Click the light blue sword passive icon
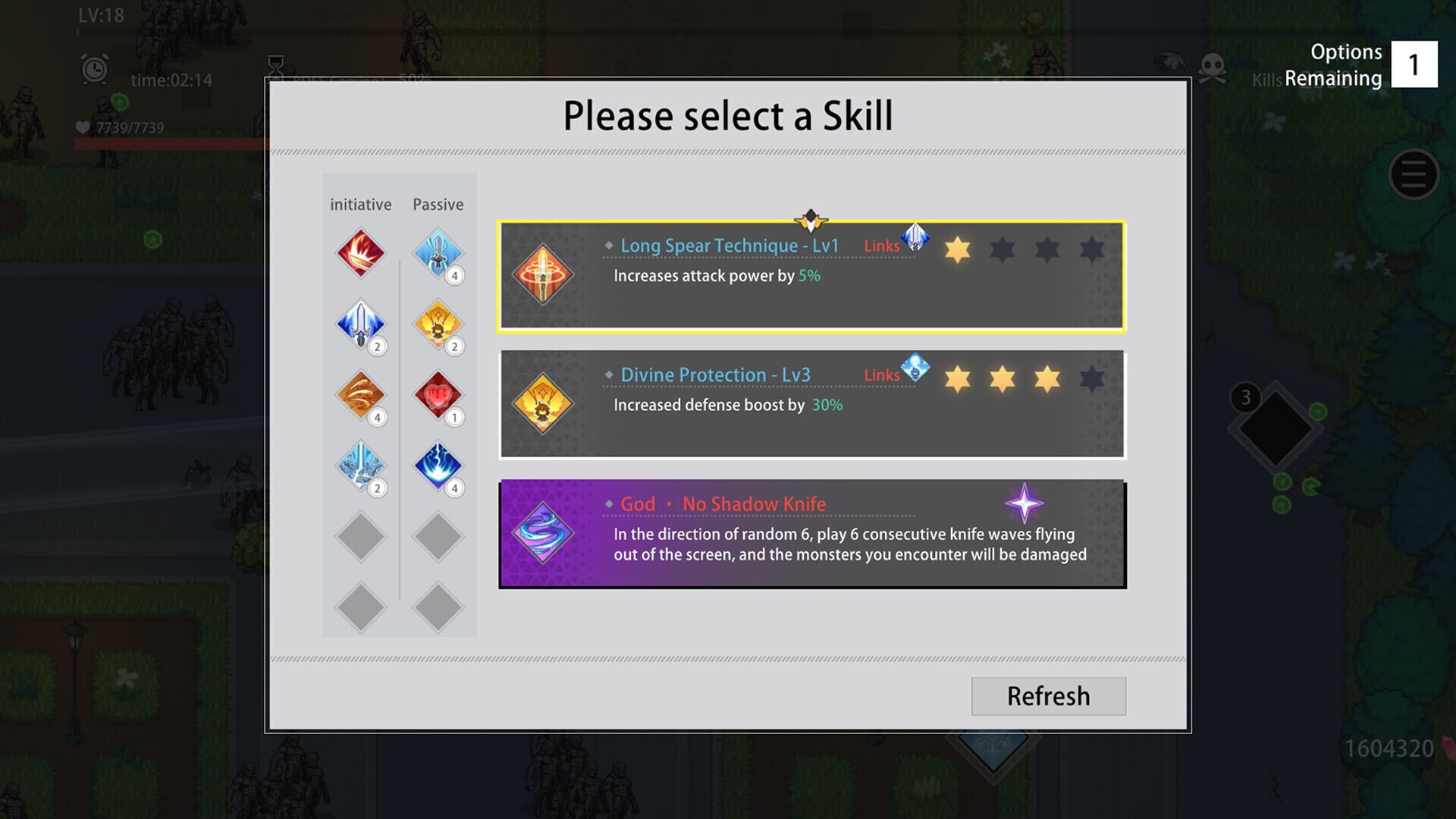This screenshot has height=819, width=1456. [x=438, y=253]
